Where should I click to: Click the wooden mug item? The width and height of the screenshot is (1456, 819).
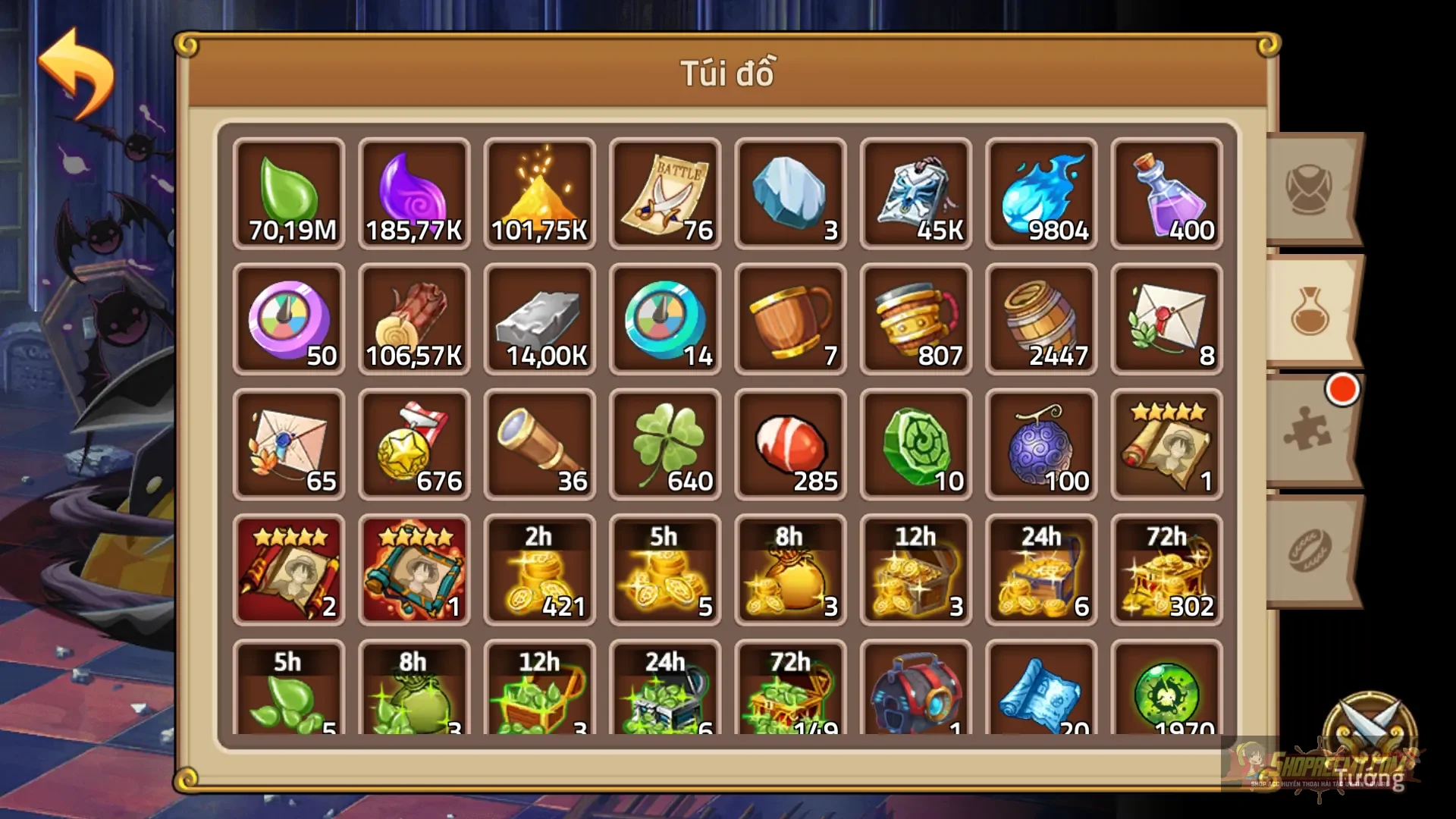tap(790, 318)
